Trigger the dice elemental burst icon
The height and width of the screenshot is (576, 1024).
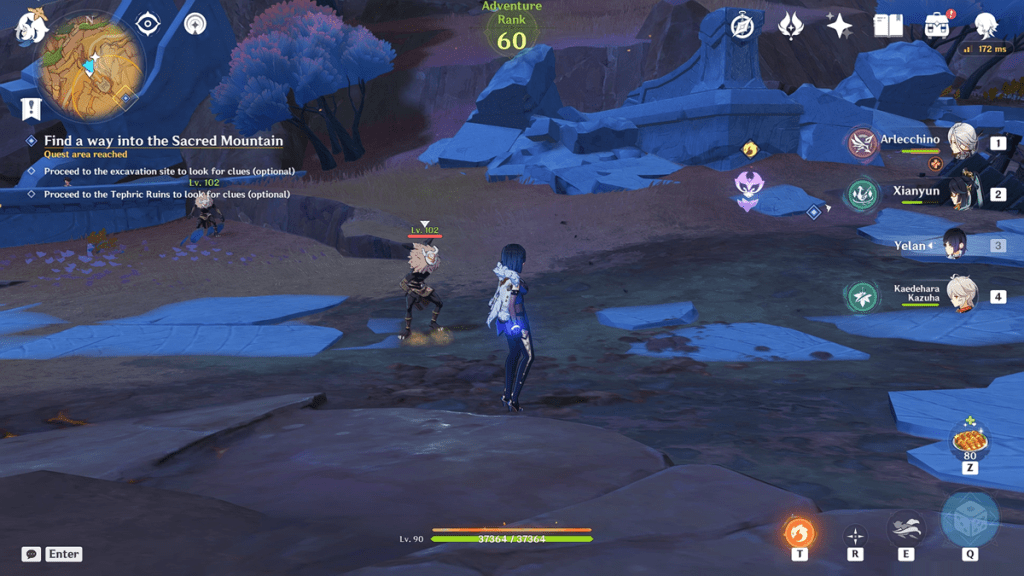(969, 519)
